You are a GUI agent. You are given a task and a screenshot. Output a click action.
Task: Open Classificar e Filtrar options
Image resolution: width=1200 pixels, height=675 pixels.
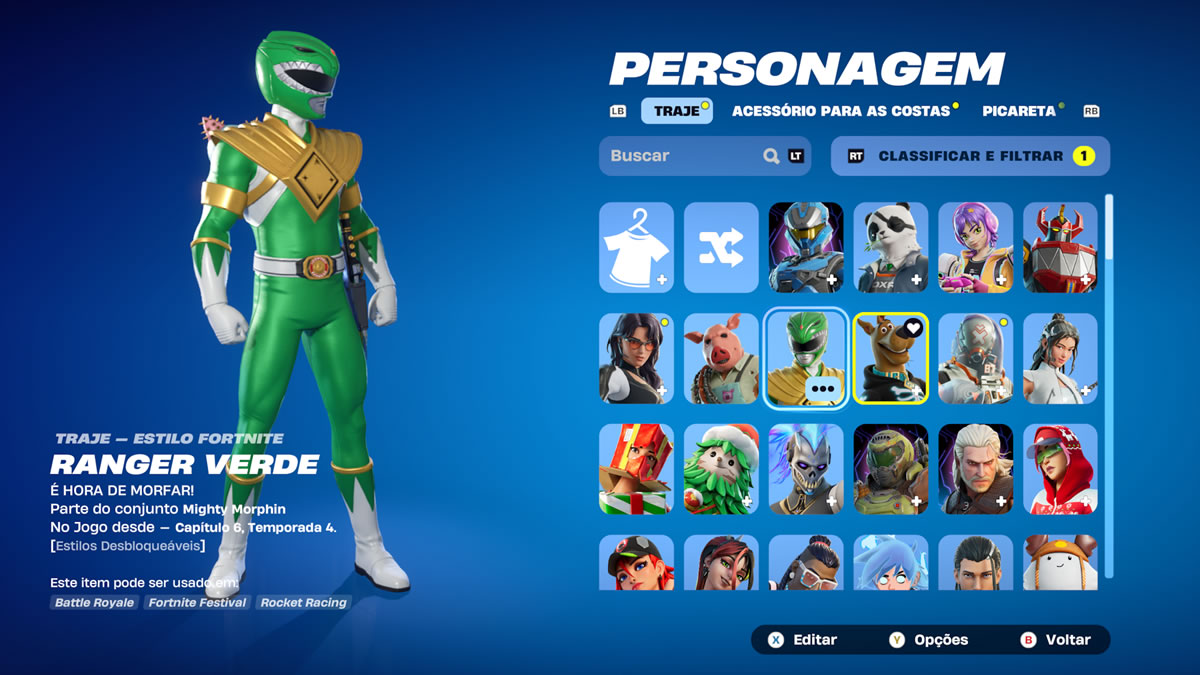pyautogui.click(x=970, y=156)
